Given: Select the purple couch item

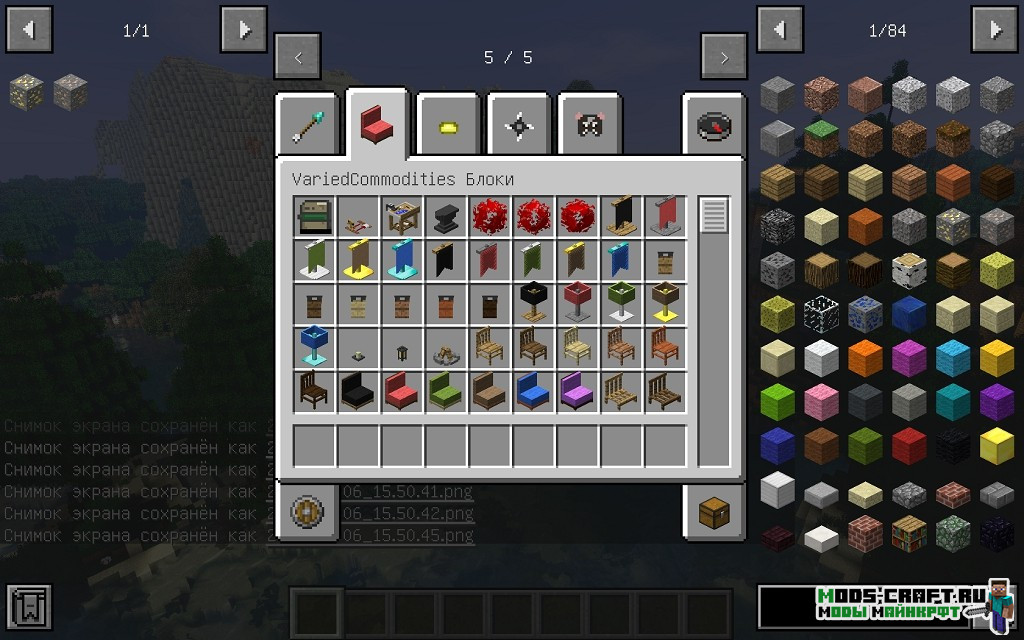Looking at the screenshot, I should (x=578, y=391).
